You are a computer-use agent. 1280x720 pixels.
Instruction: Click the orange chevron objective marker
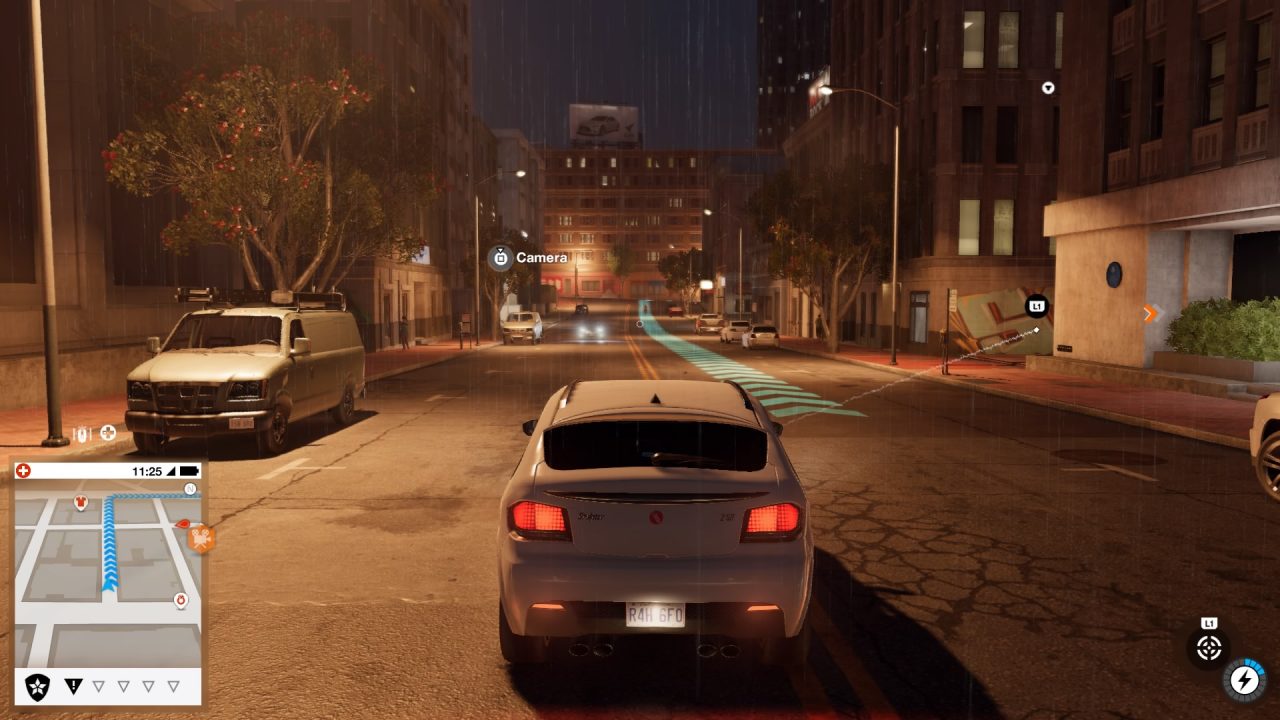click(x=1149, y=314)
